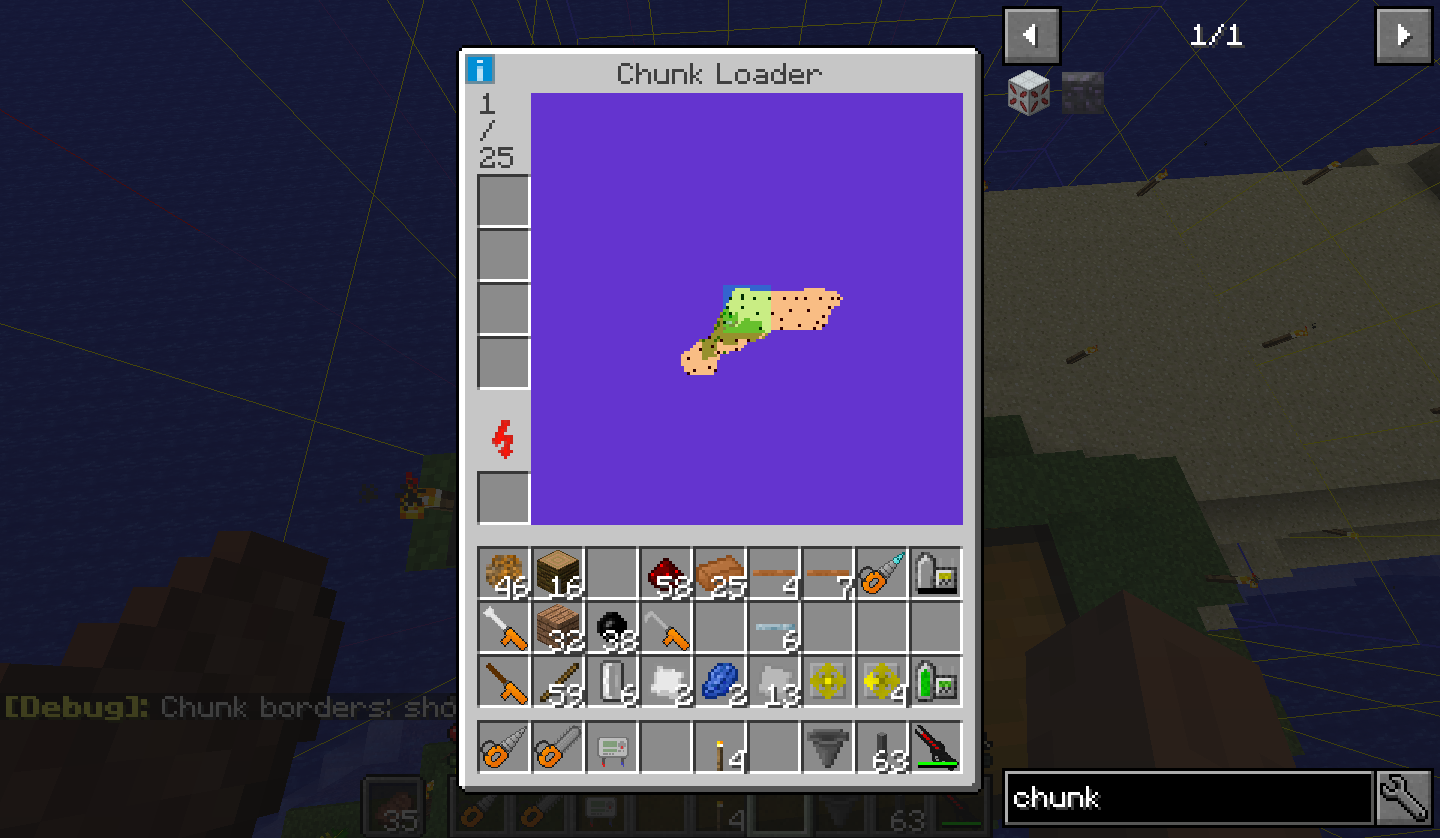Take the 32 wooden planks stack
The height and width of the screenshot is (838, 1440).
(558, 627)
